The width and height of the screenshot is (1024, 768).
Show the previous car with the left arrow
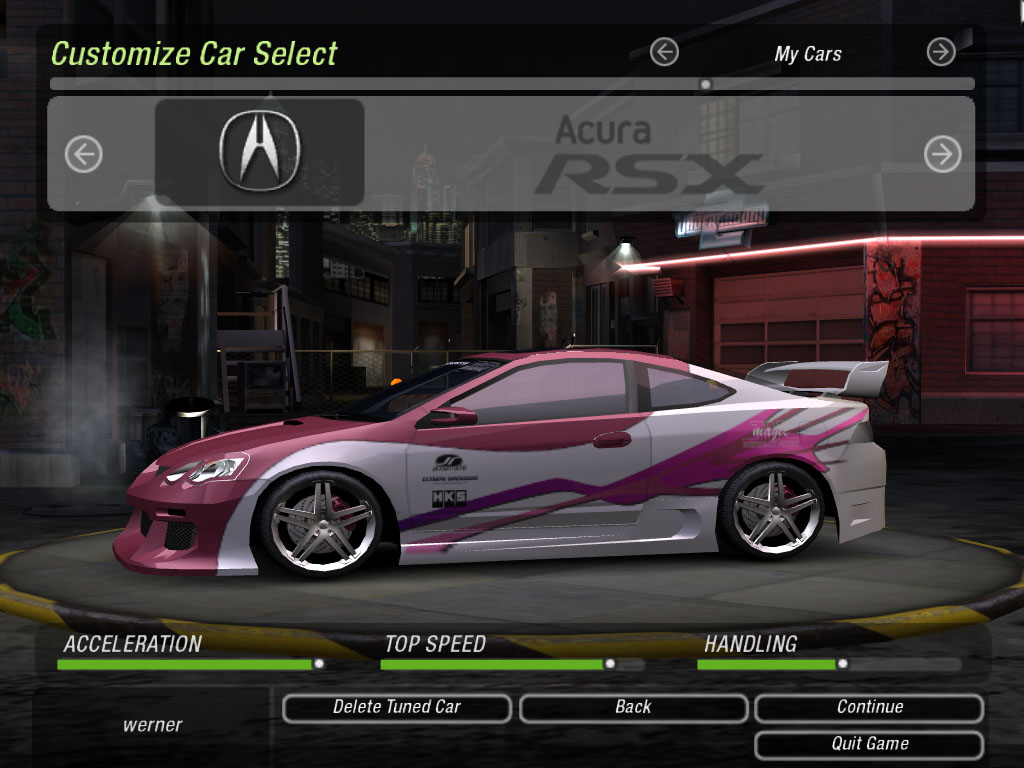pyautogui.click(x=84, y=154)
